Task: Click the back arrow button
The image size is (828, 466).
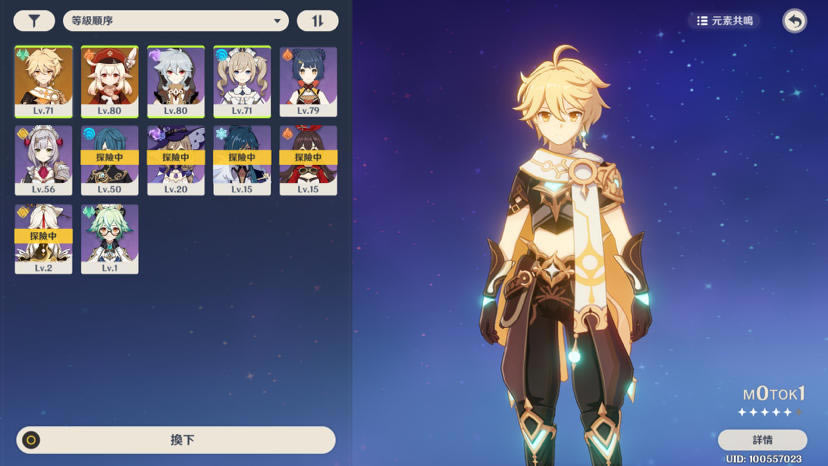Action: click(x=794, y=21)
